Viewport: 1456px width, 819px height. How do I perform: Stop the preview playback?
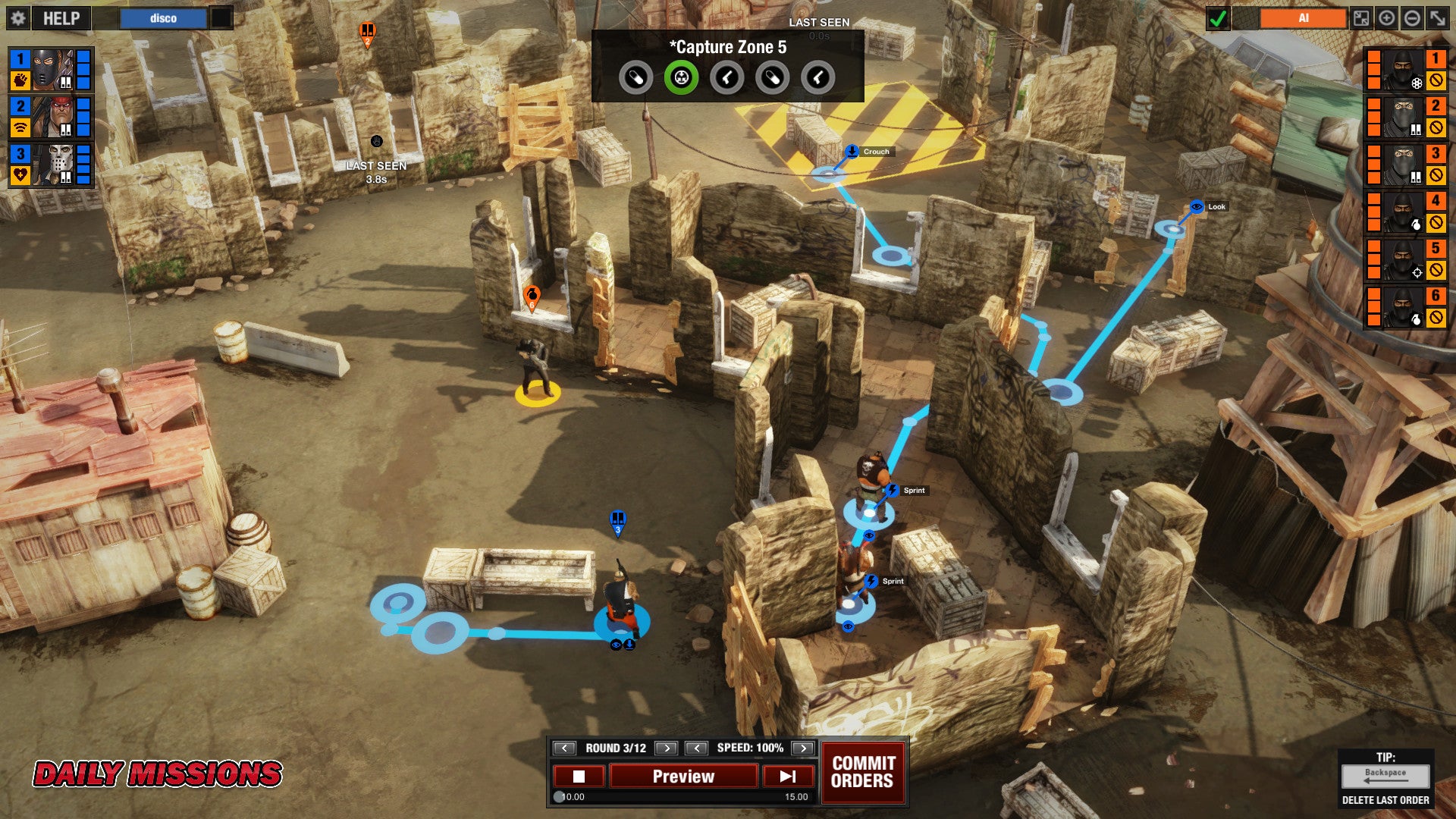(579, 777)
